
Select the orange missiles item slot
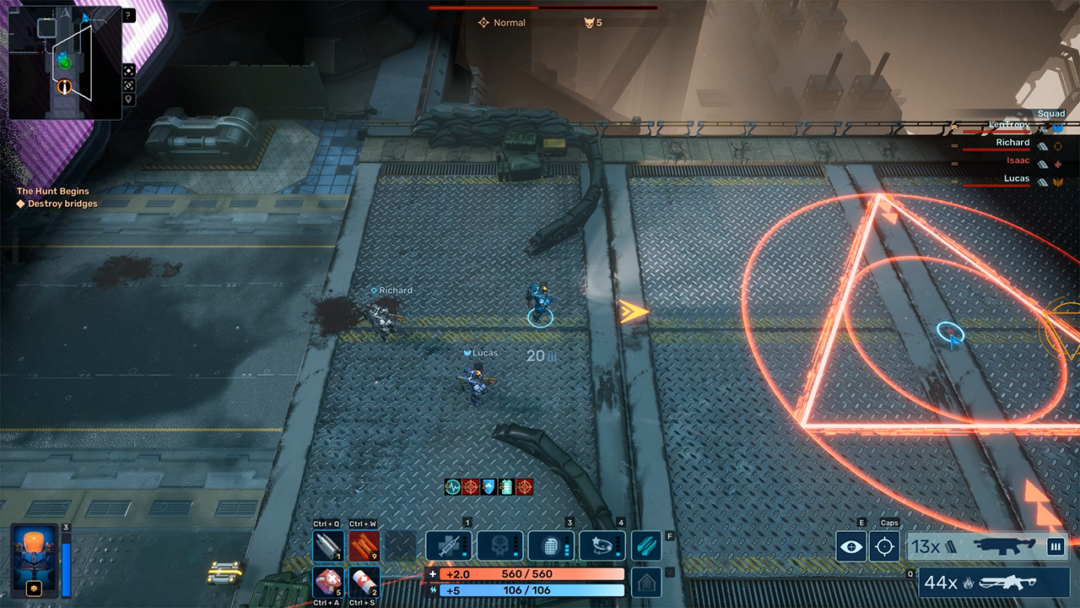click(364, 546)
